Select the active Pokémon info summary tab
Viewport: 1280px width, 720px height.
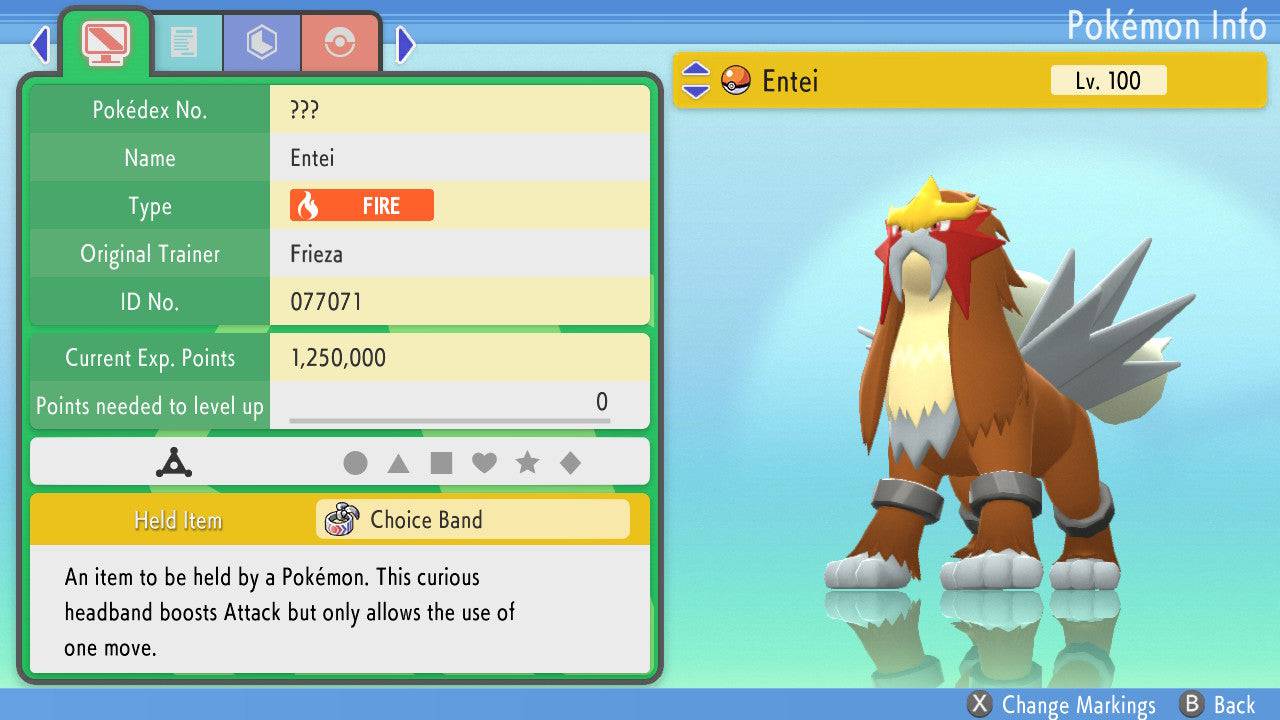pyautogui.click(x=105, y=40)
